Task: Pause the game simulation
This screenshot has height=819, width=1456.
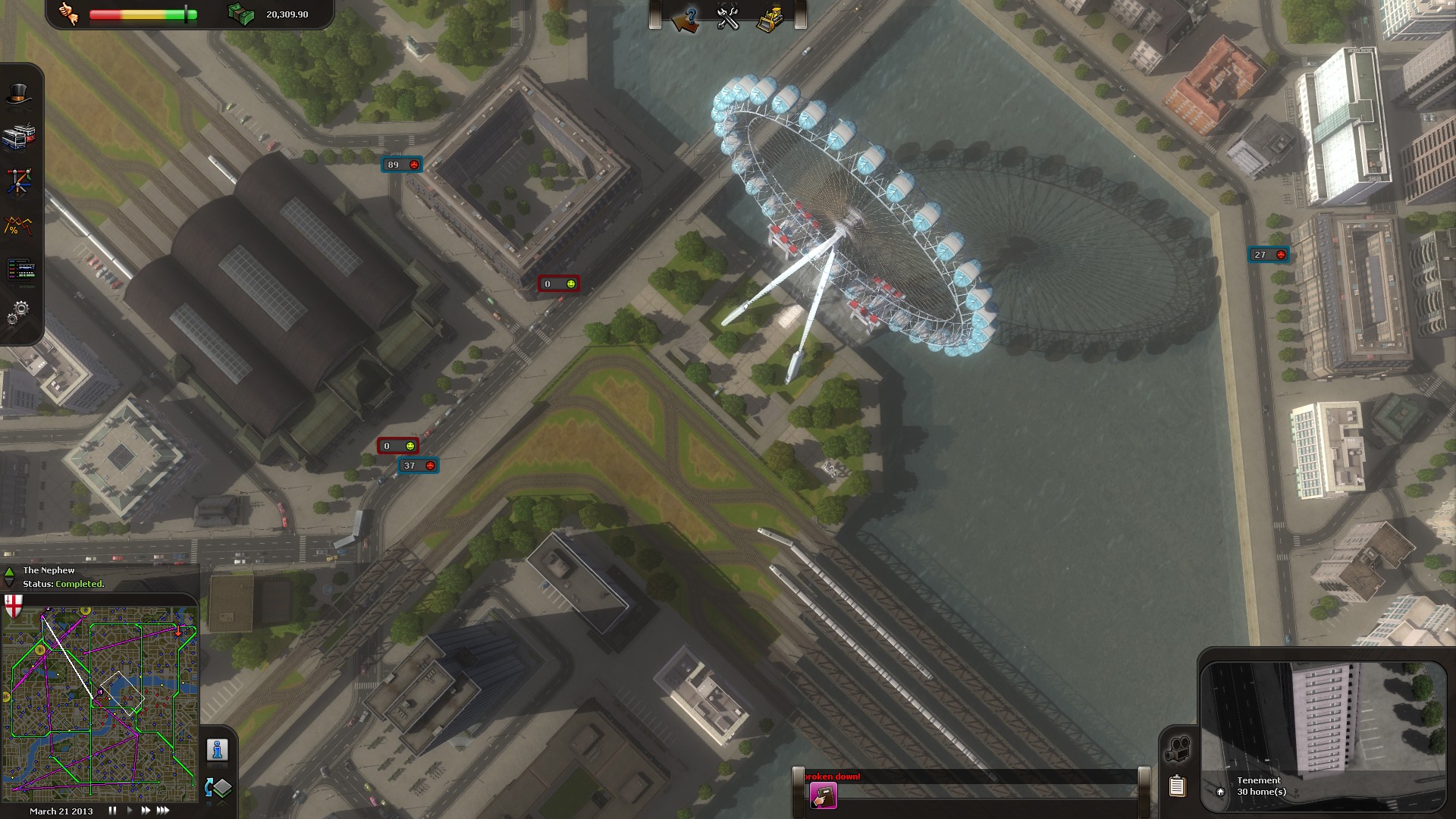Action: [x=111, y=810]
